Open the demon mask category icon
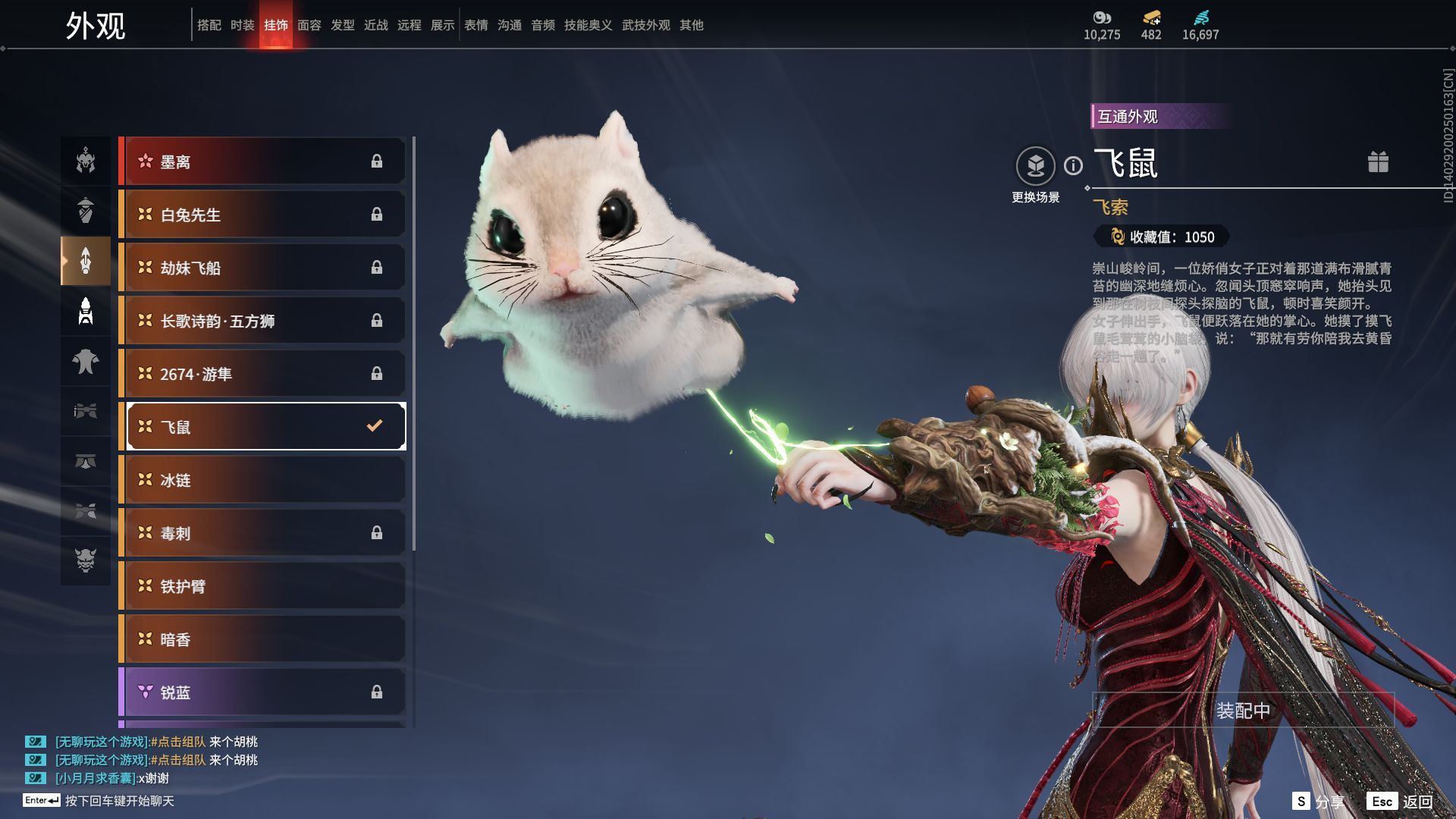The width and height of the screenshot is (1456, 819). (x=86, y=560)
